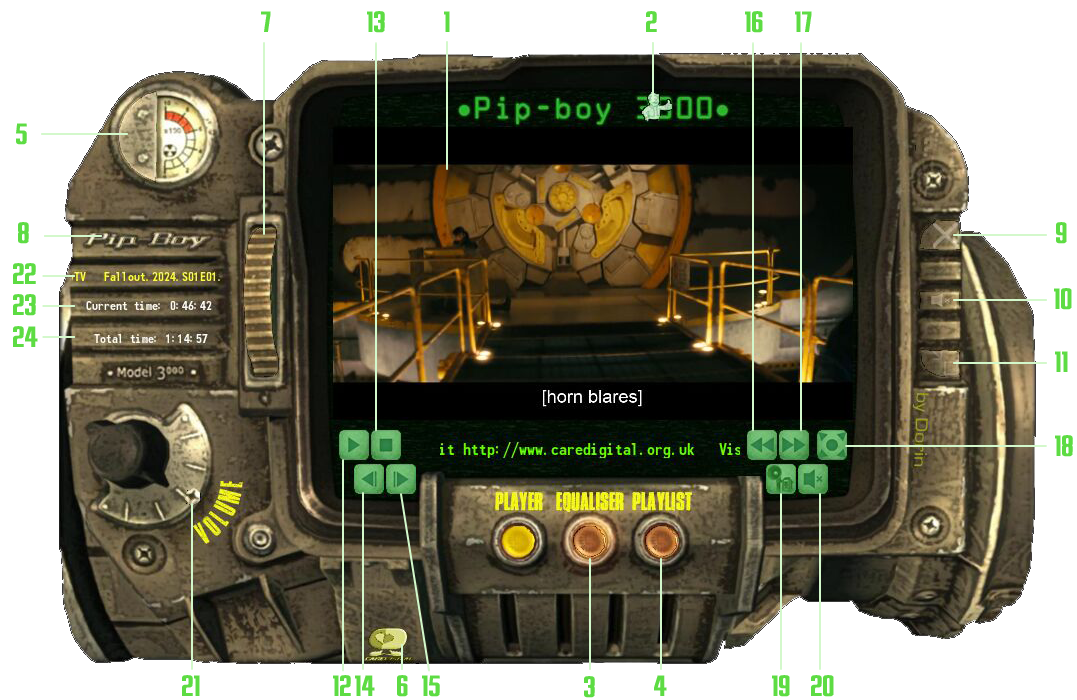Go to the previous track
Screen dimensions: 1077x700
coord(369,480)
